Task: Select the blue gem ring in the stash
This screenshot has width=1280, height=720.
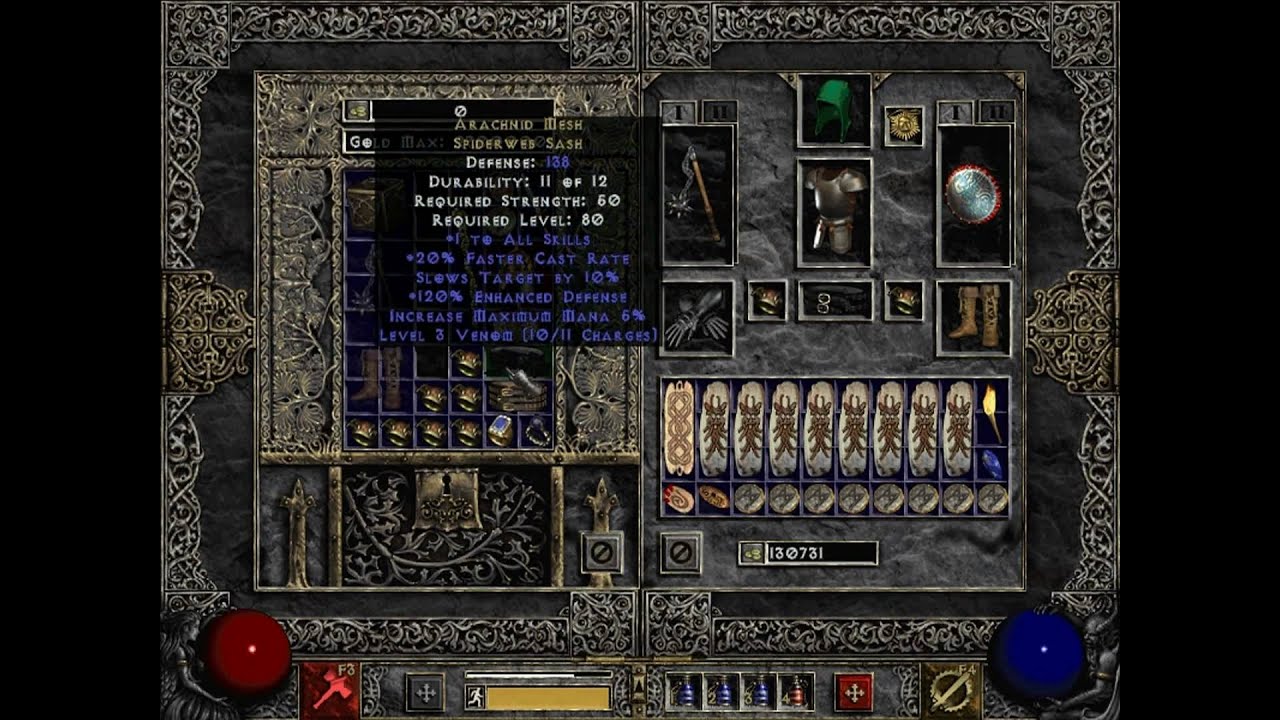Action: pos(499,430)
